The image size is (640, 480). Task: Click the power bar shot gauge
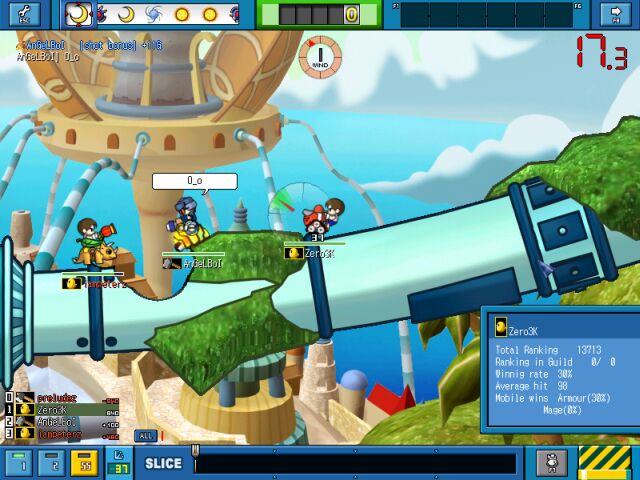point(355,464)
